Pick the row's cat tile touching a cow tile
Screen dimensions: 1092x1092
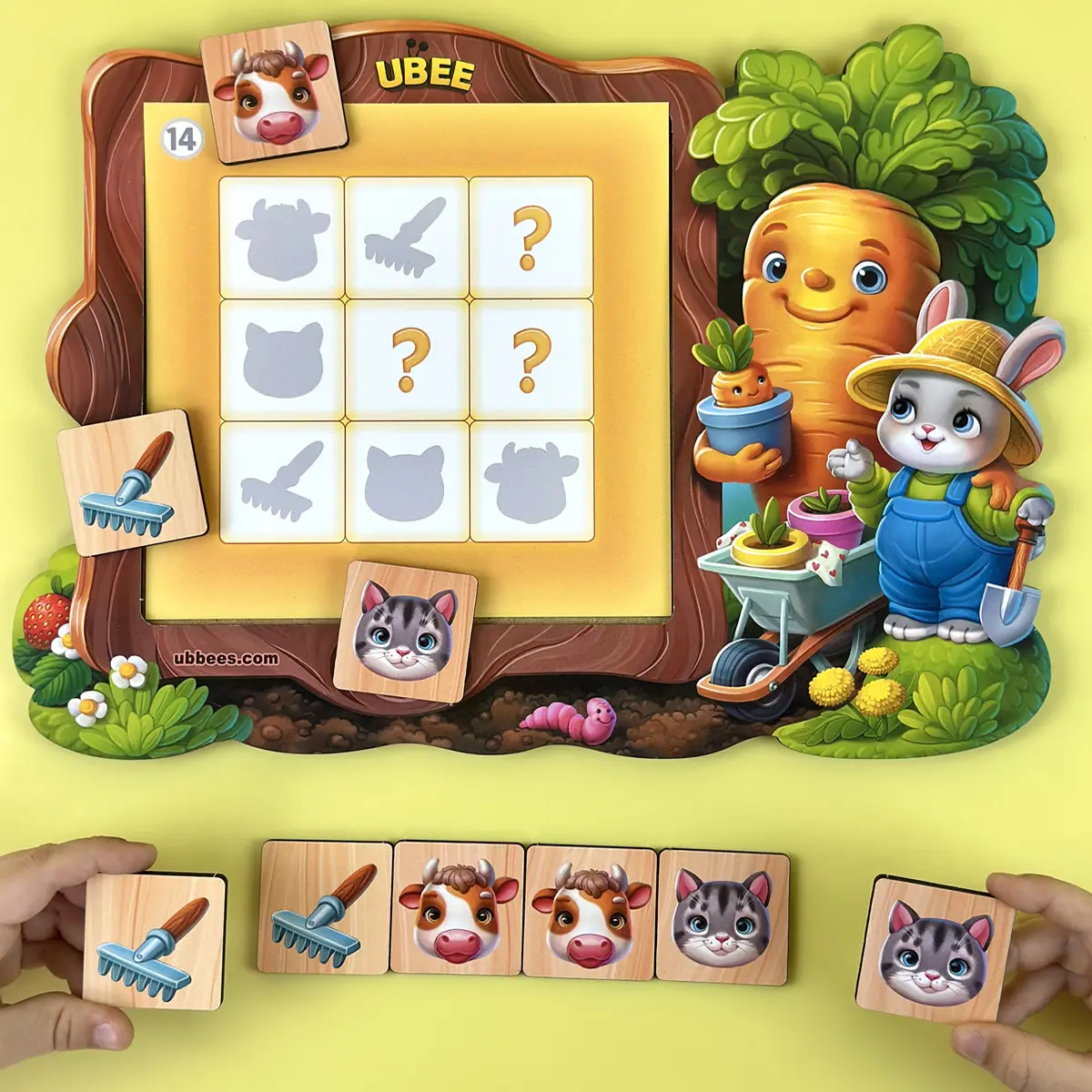723,915
